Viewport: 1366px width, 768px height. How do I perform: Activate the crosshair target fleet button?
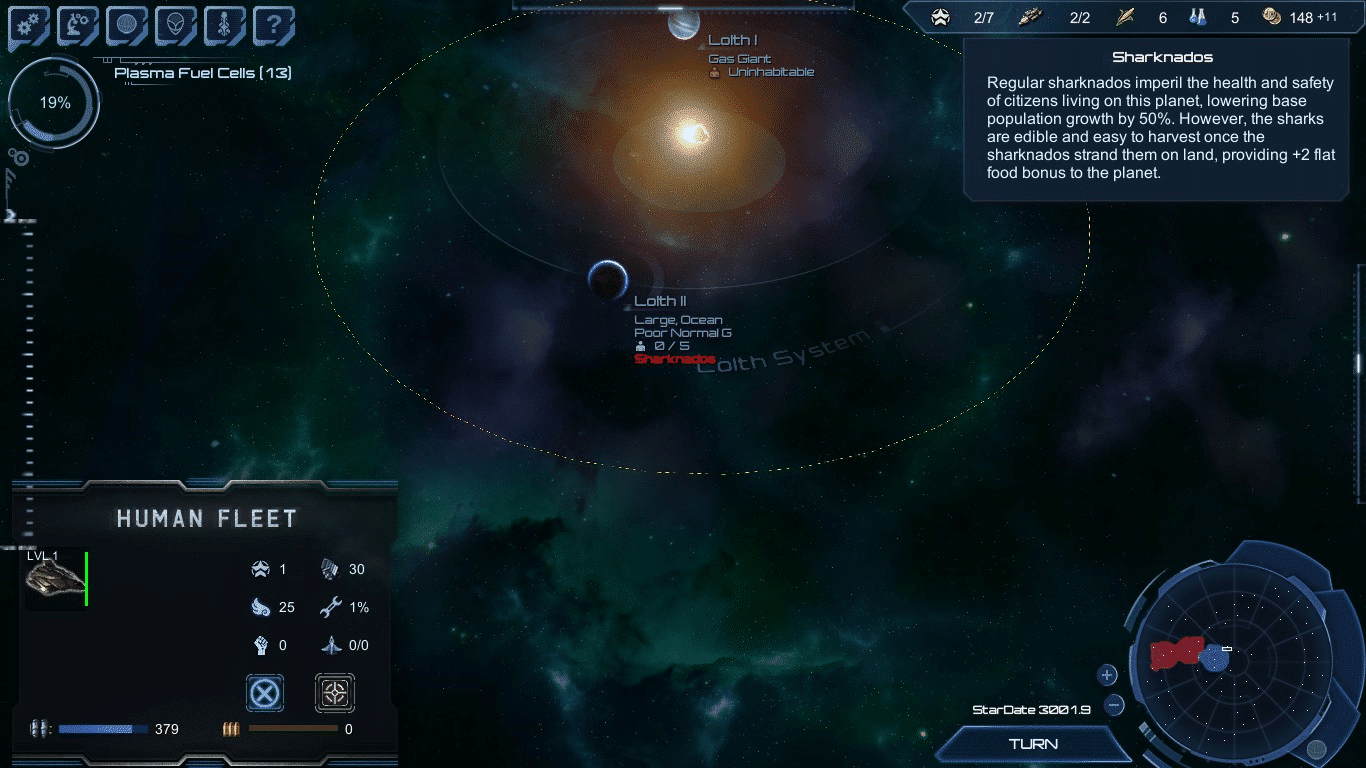pyautogui.click(x=335, y=692)
